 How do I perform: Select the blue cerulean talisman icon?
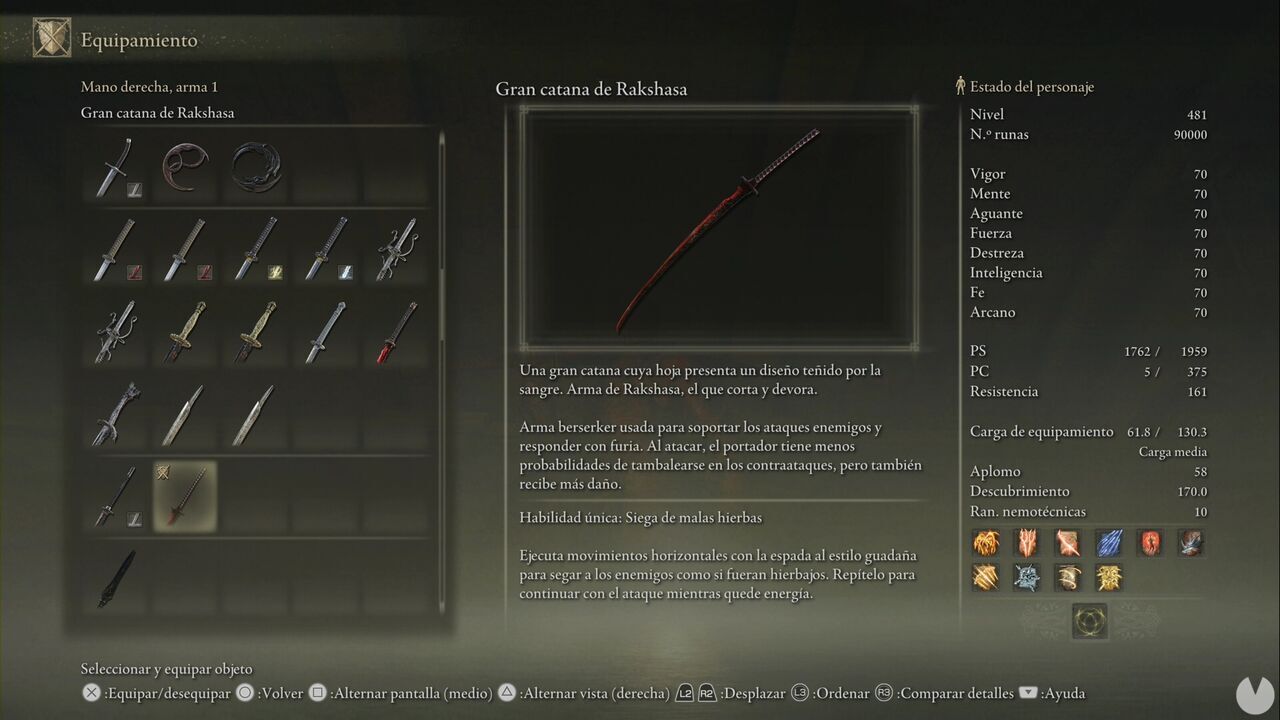click(x=1108, y=543)
